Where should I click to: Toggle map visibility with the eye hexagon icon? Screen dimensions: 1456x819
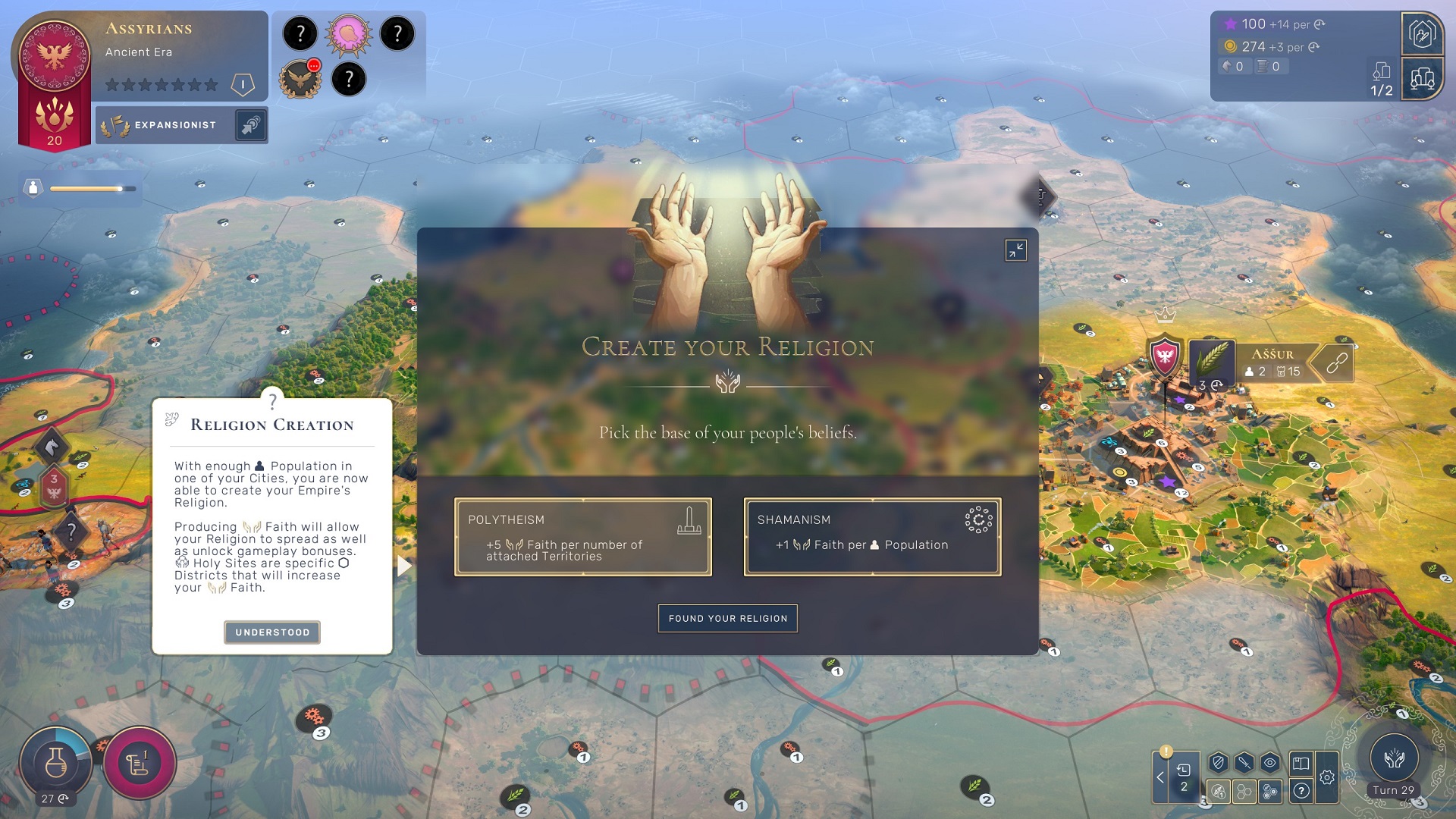click(x=1269, y=762)
